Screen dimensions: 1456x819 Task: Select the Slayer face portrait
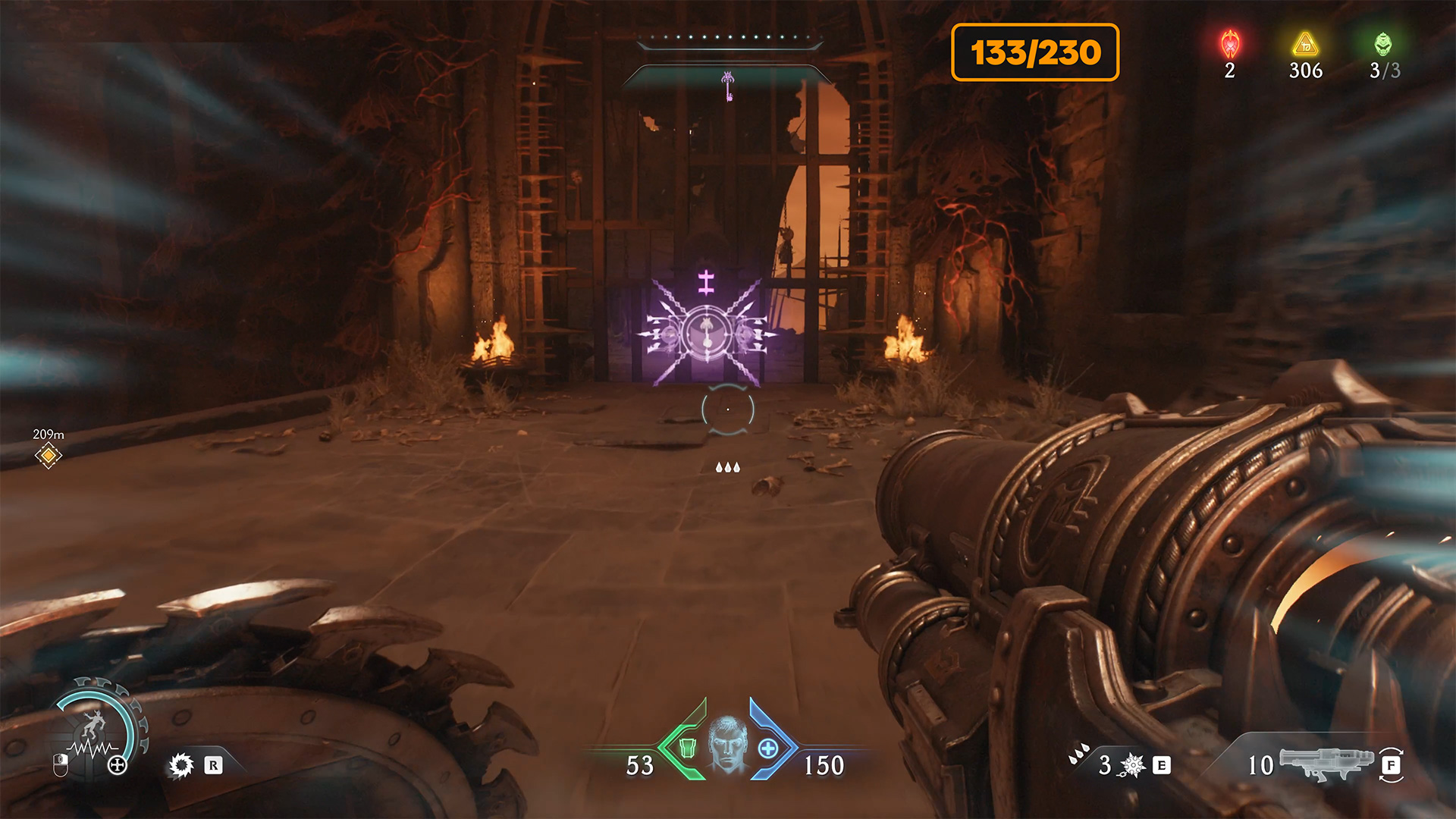728,745
